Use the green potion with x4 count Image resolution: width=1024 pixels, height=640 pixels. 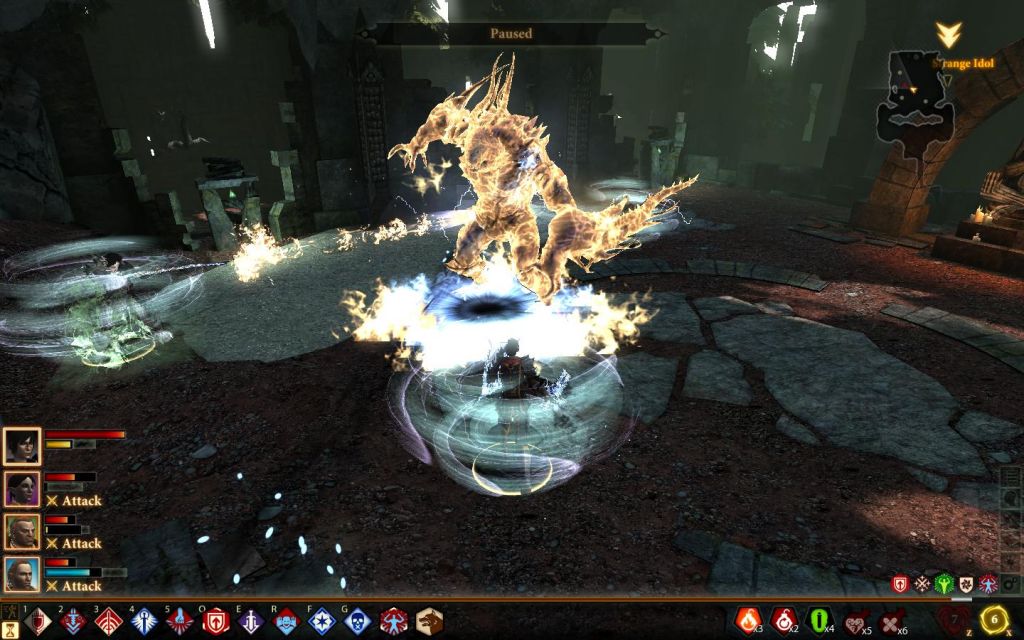(820, 621)
